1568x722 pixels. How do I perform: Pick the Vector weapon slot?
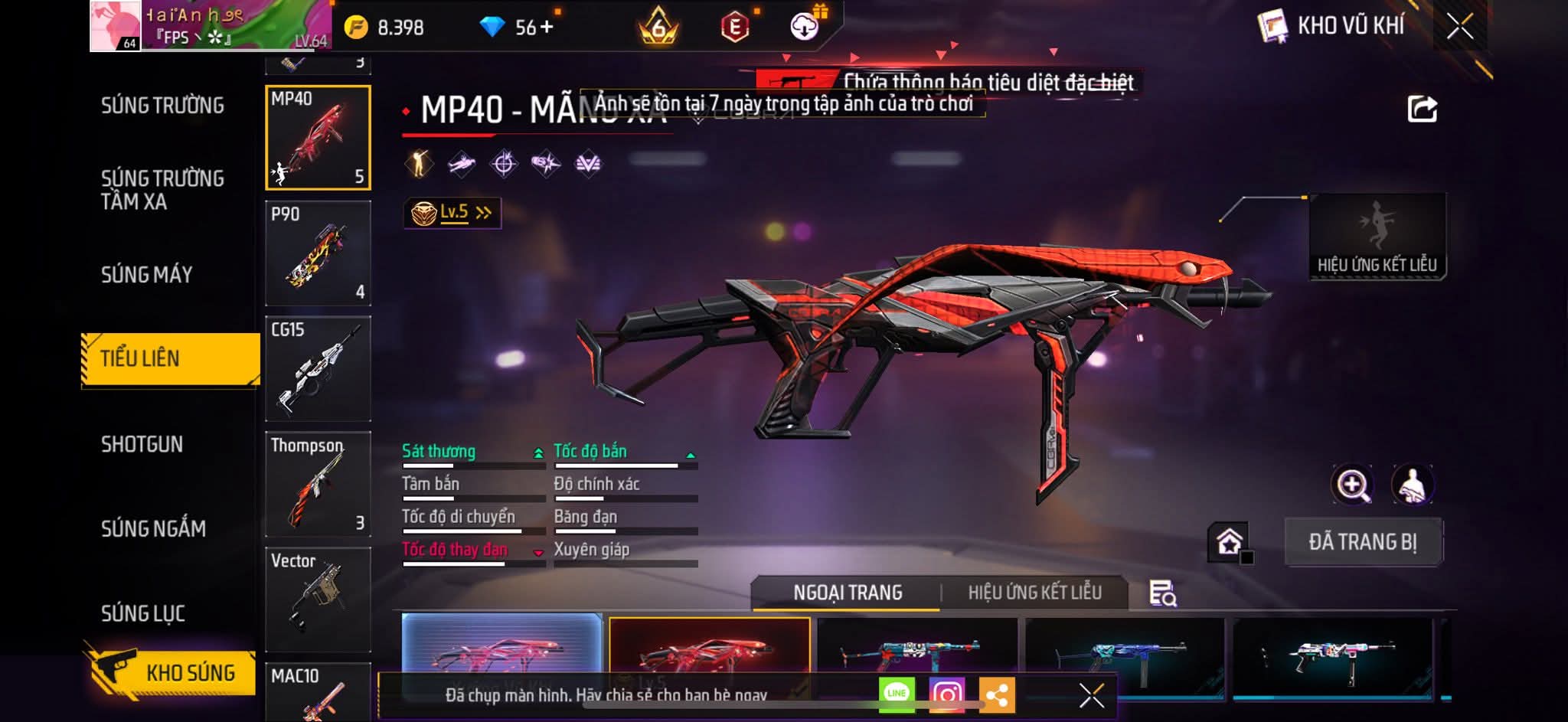point(318,599)
